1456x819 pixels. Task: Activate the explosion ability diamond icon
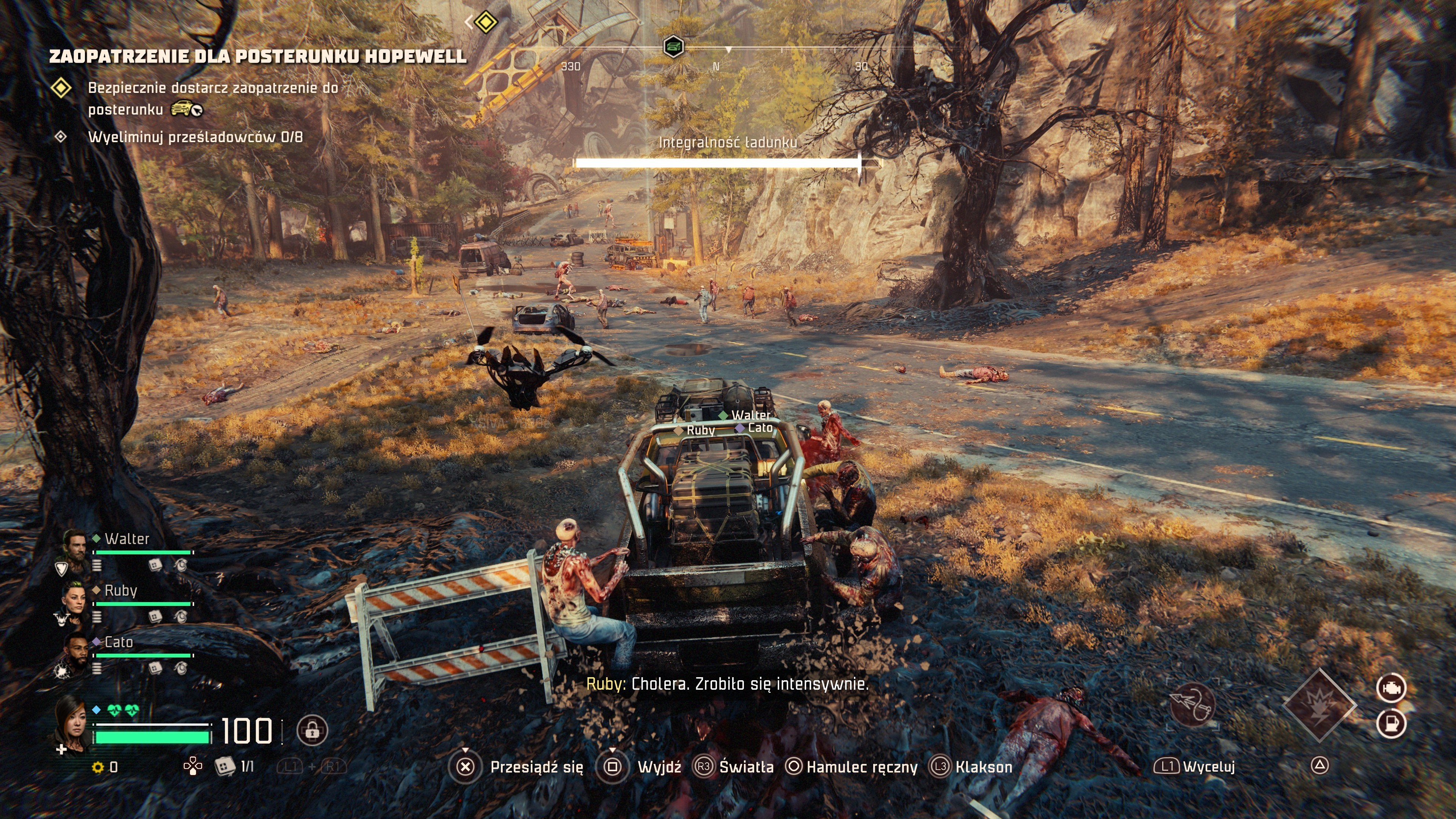coord(1319,705)
